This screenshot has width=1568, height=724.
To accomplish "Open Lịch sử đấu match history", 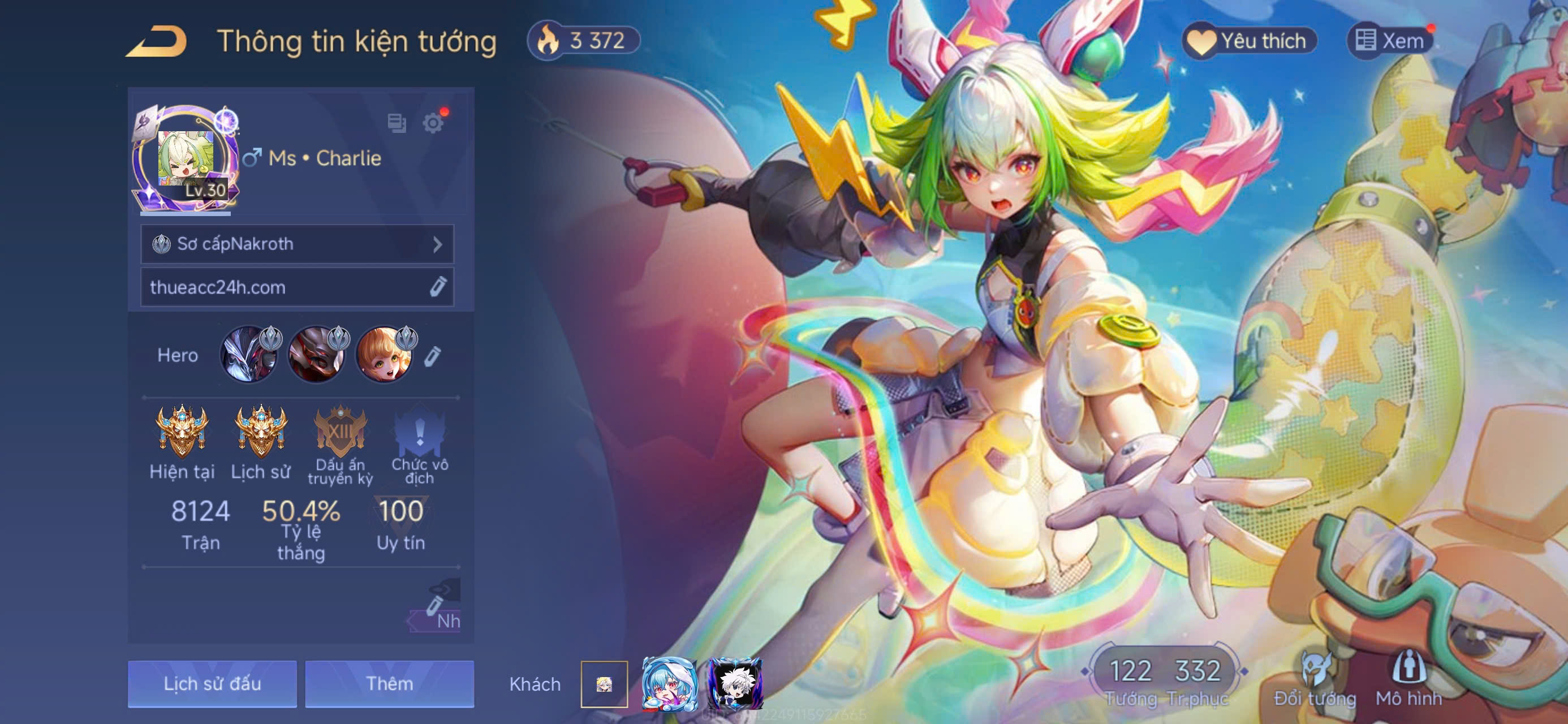I will pyautogui.click(x=212, y=684).
